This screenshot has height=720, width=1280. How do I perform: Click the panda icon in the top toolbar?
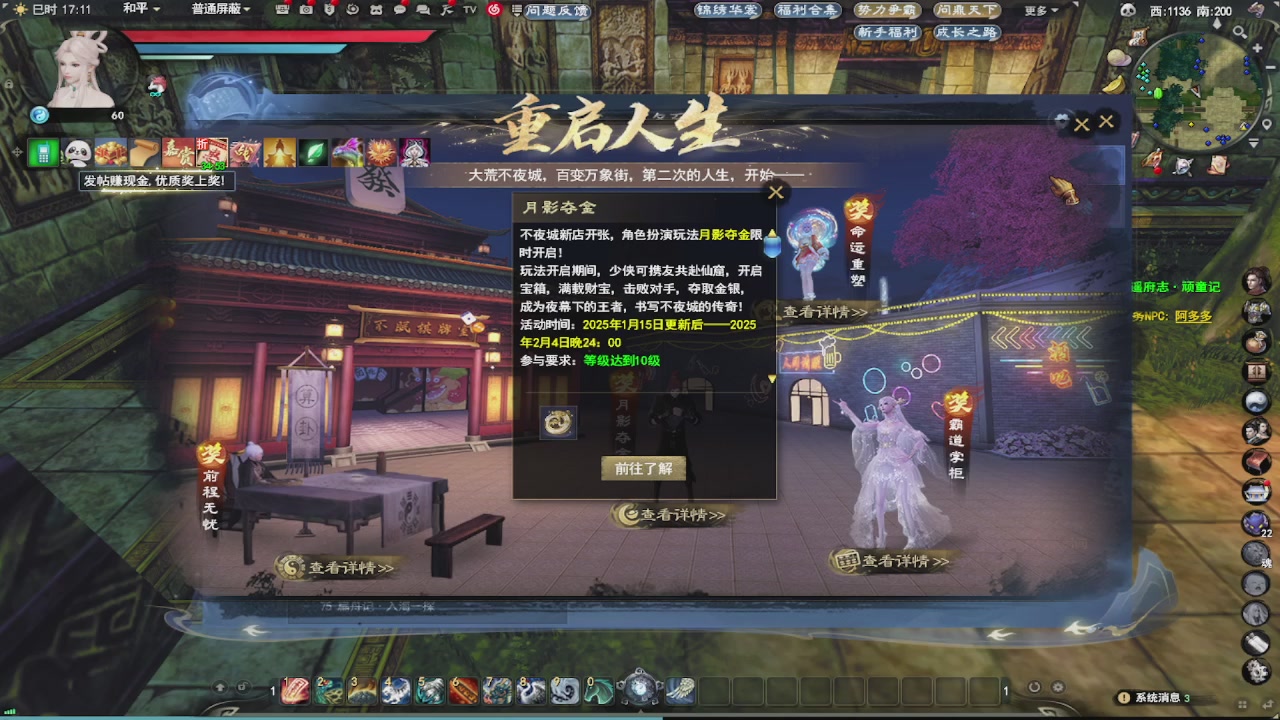click(377, 10)
